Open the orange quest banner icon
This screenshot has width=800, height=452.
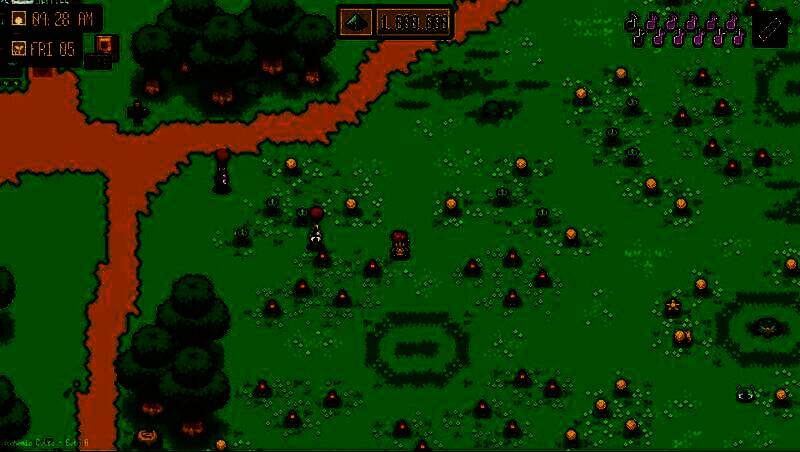104,45
